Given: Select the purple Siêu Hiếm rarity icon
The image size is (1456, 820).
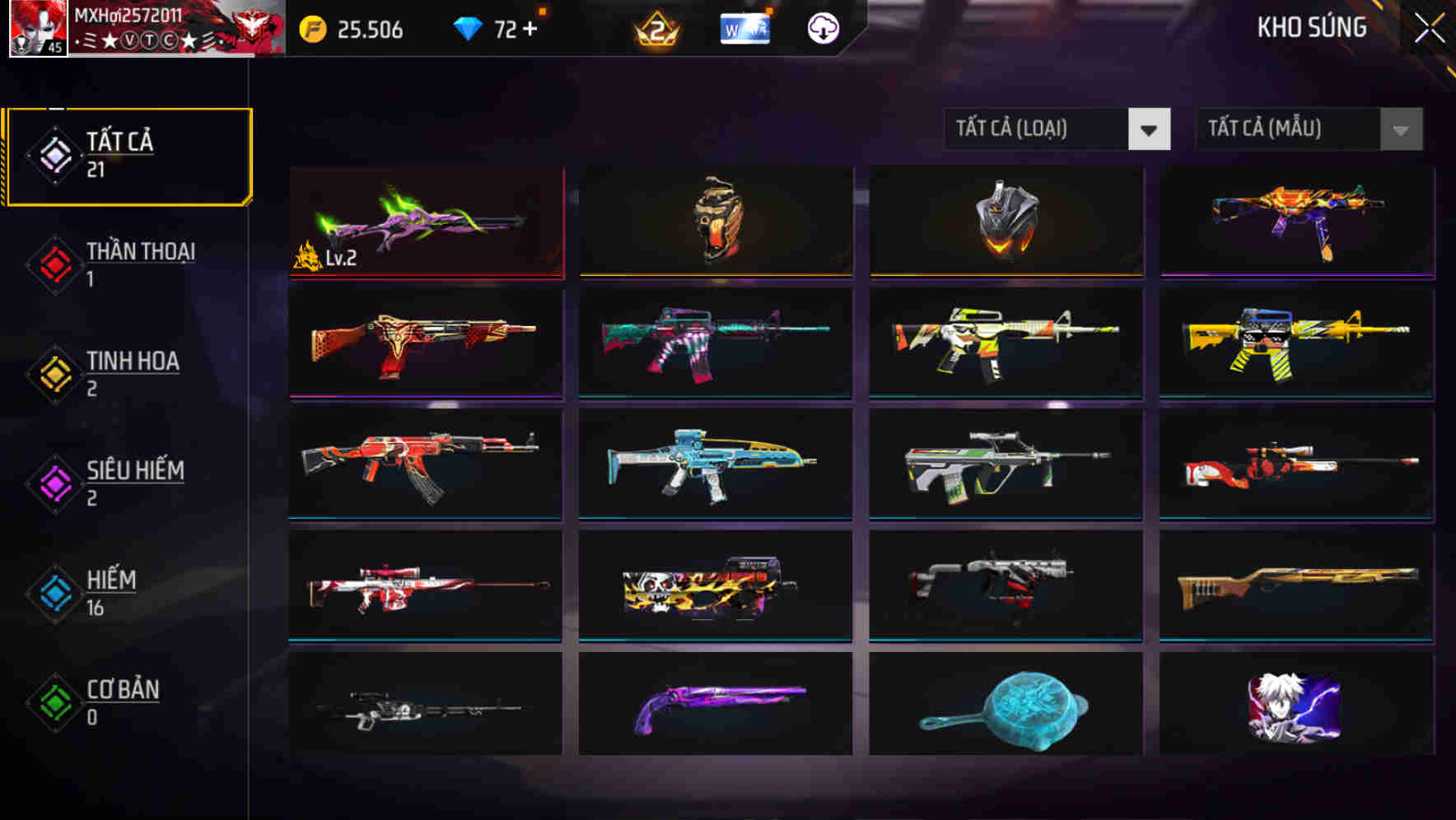Looking at the screenshot, I should click(x=53, y=482).
